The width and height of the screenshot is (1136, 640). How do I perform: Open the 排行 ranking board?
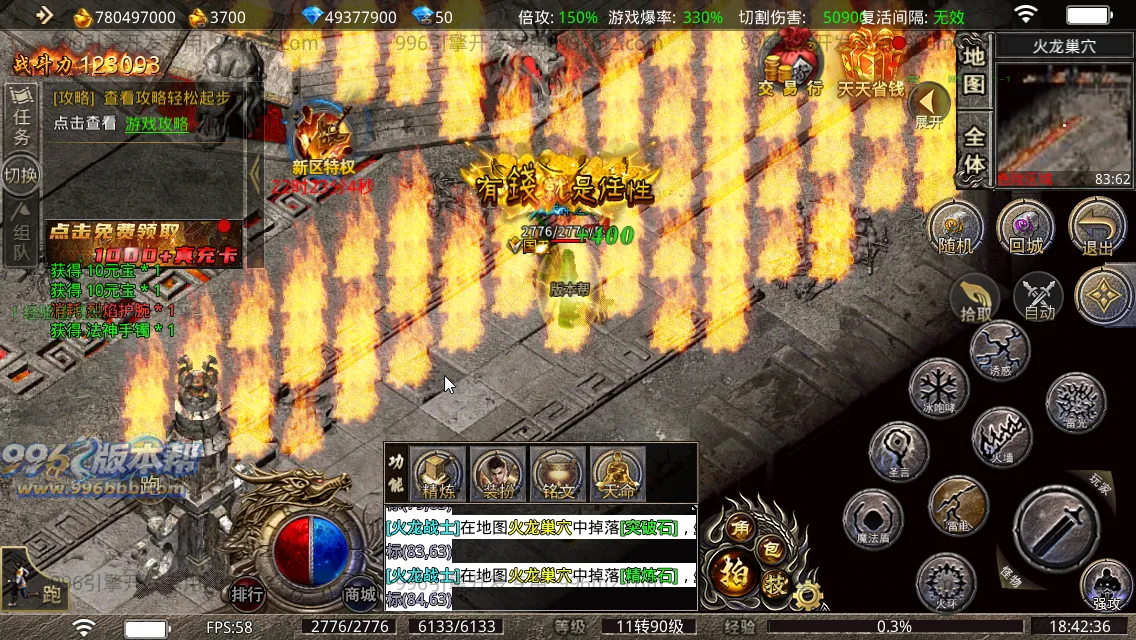(248, 594)
